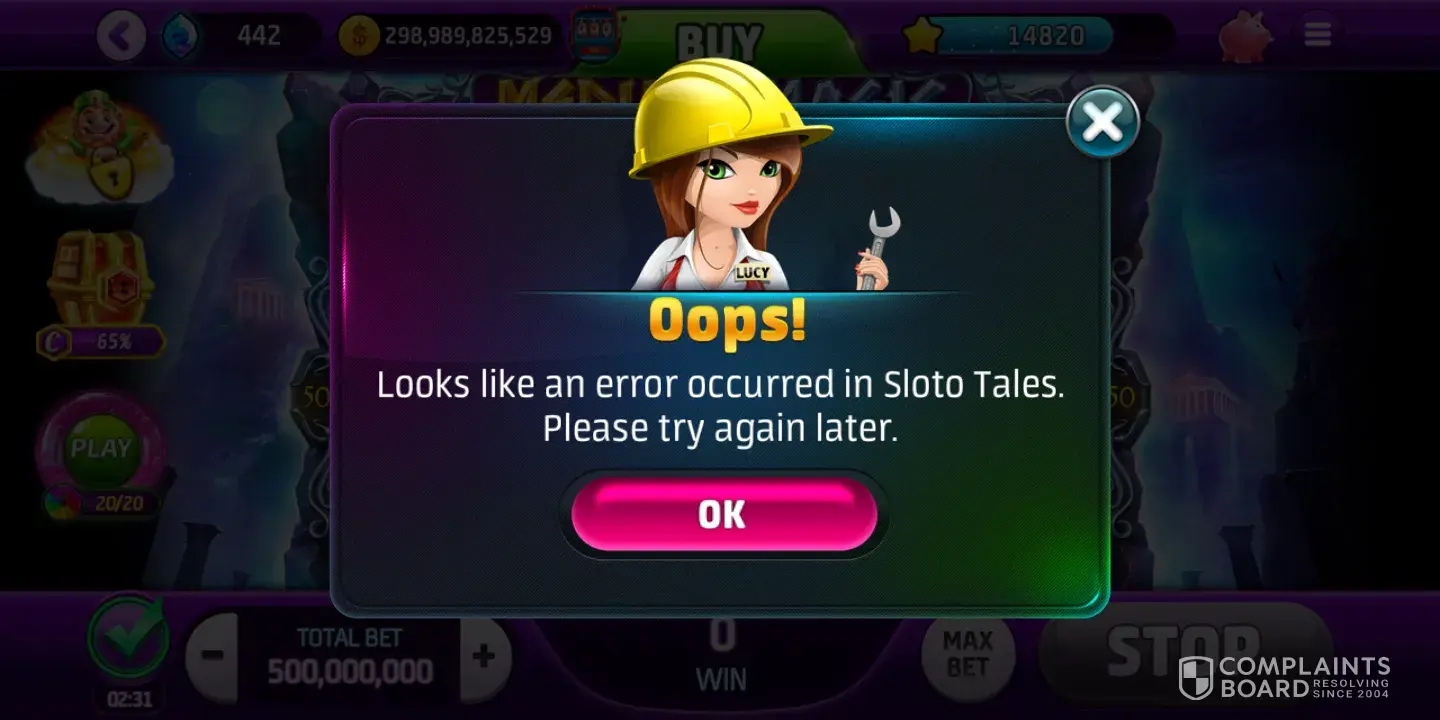Tap the gold dollar coin icon
This screenshot has height=720, width=1440.
coord(359,37)
